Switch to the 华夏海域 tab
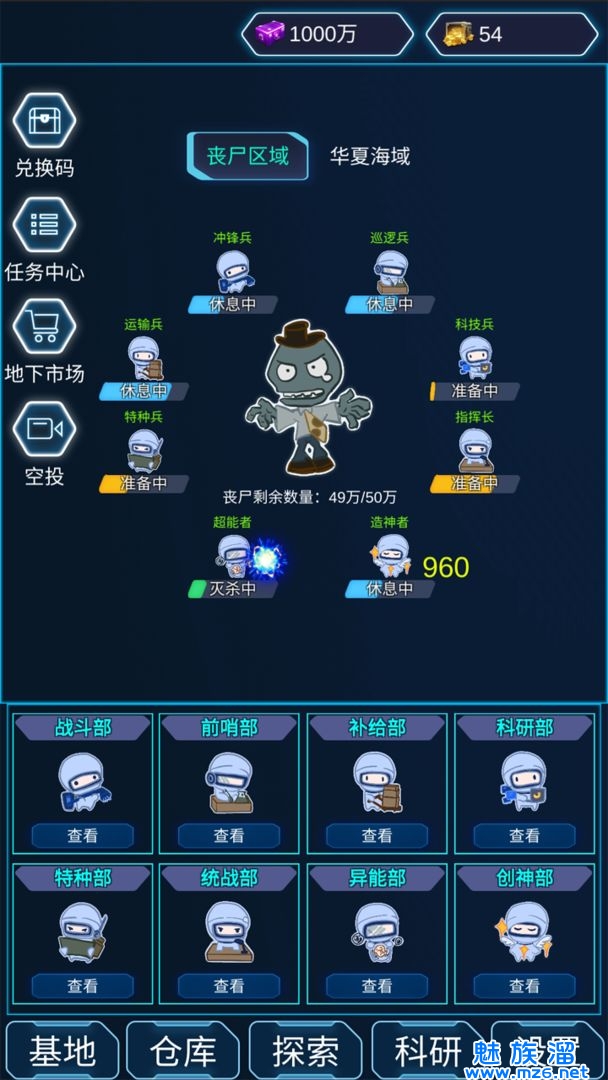Viewport: 608px width, 1080px height. 370,156
